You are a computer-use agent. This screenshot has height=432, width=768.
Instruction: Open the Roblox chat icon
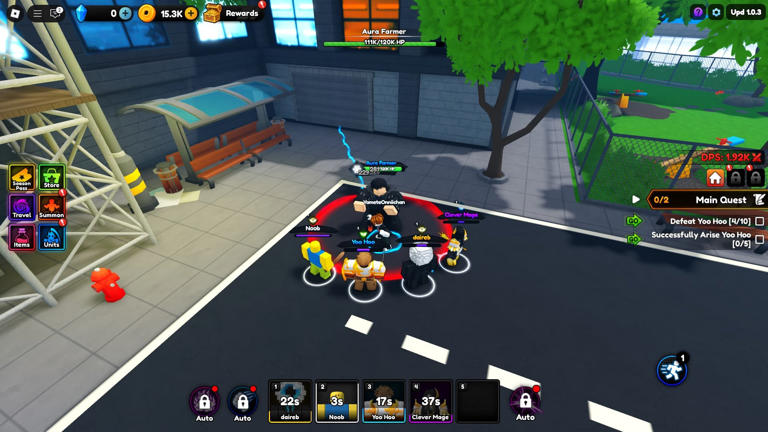click(x=57, y=13)
